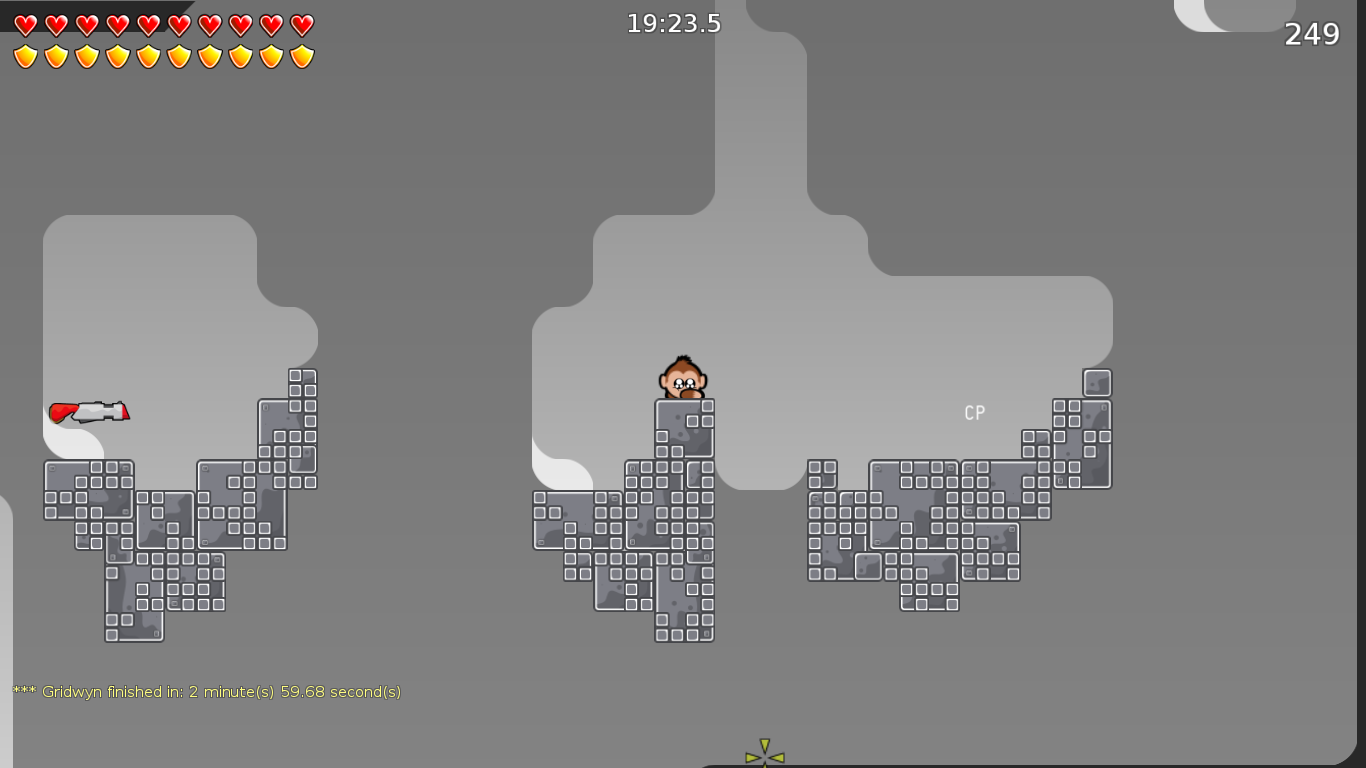Click the fifth heart in the HUD
The height and width of the screenshot is (768, 1366).
146,24
